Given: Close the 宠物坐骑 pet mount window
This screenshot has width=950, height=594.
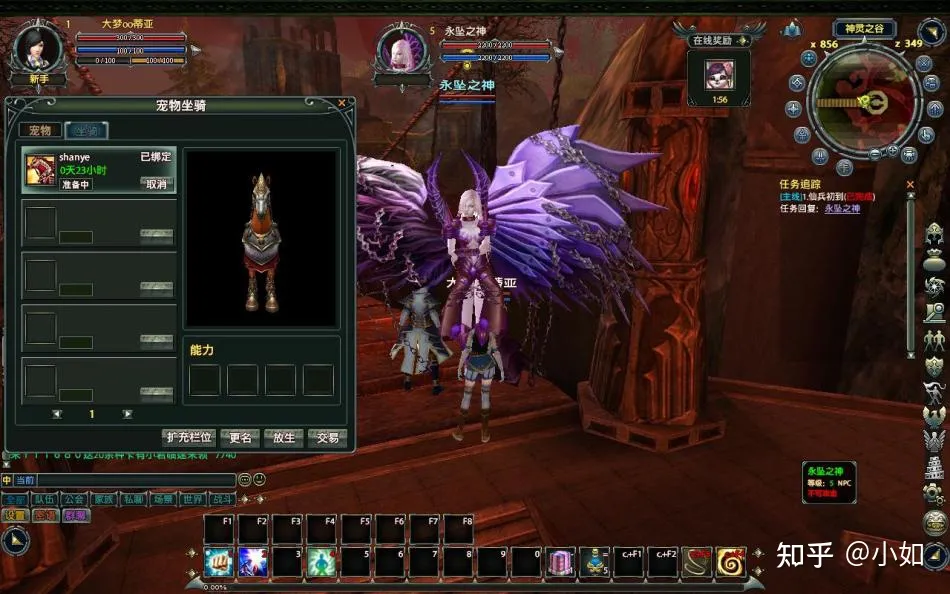Looking at the screenshot, I should 341,103.
